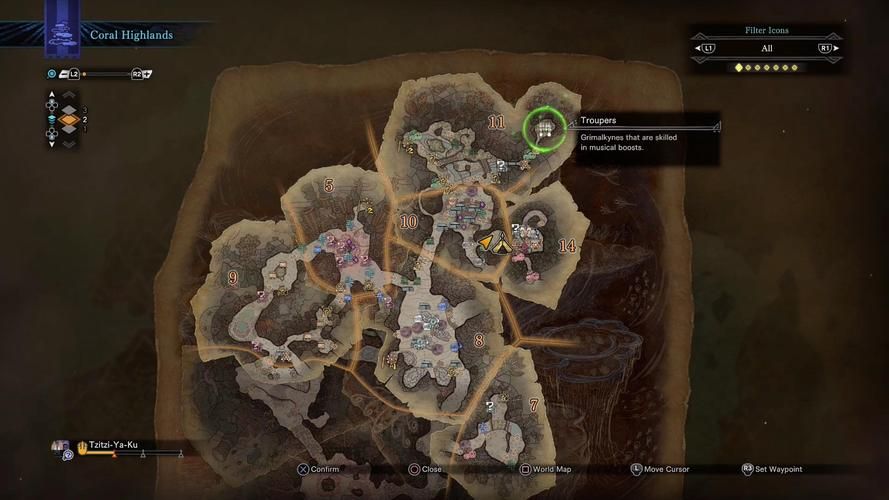Select area 10 on the map
This screenshot has height=500, width=889.
[x=408, y=221]
